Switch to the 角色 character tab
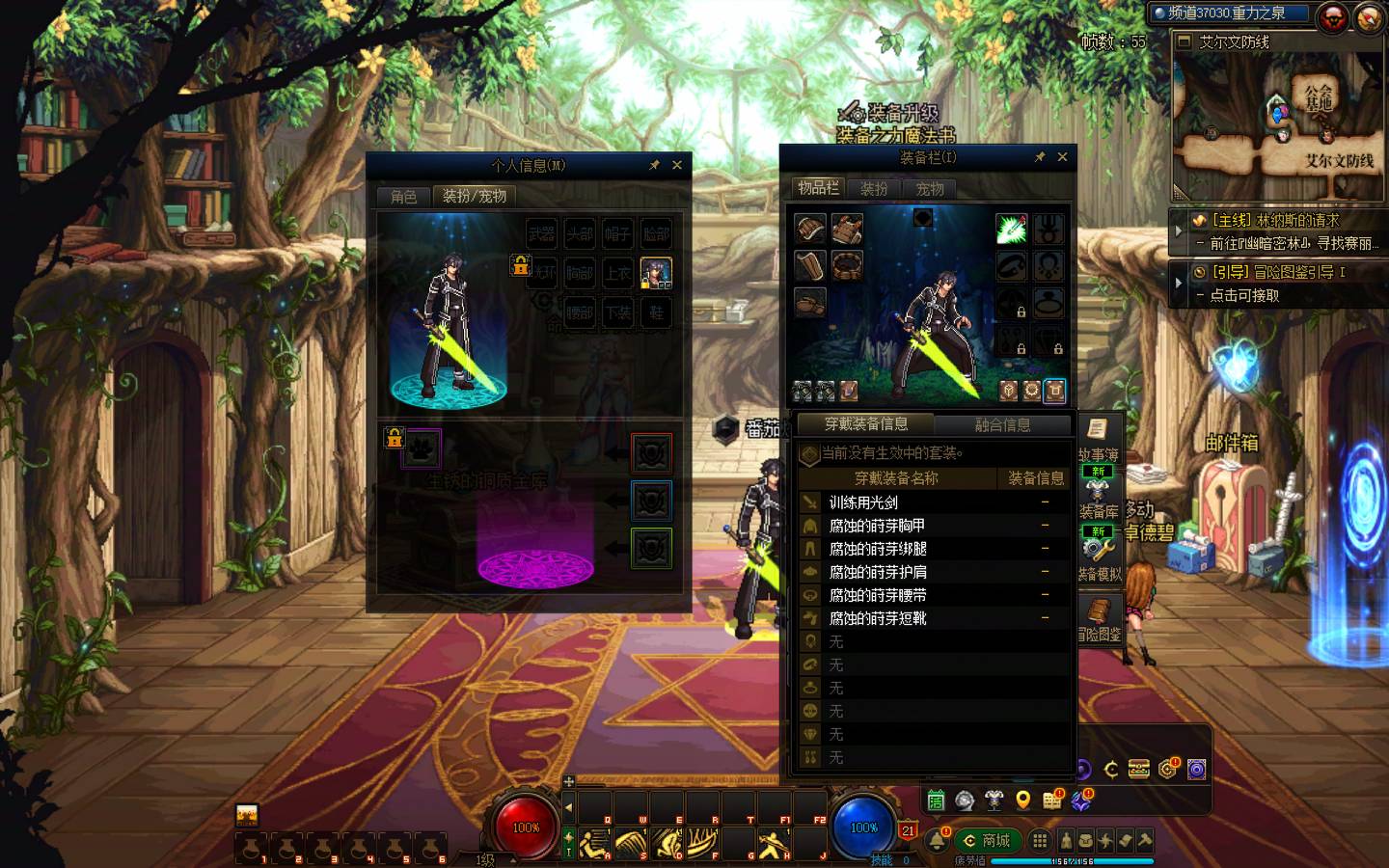The width and height of the screenshot is (1389, 868). [x=403, y=197]
